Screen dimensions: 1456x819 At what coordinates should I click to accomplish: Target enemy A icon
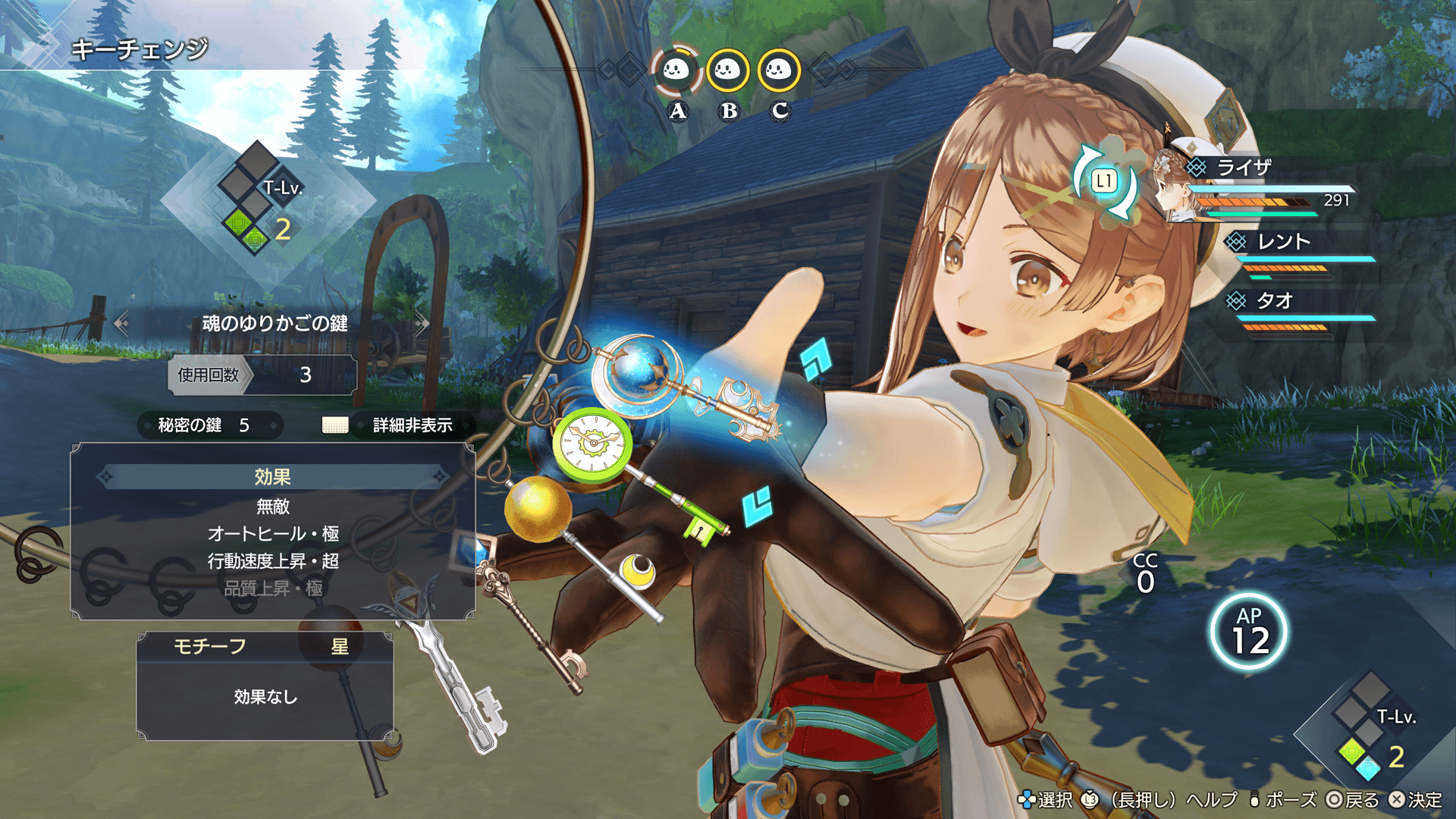(x=676, y=71)
